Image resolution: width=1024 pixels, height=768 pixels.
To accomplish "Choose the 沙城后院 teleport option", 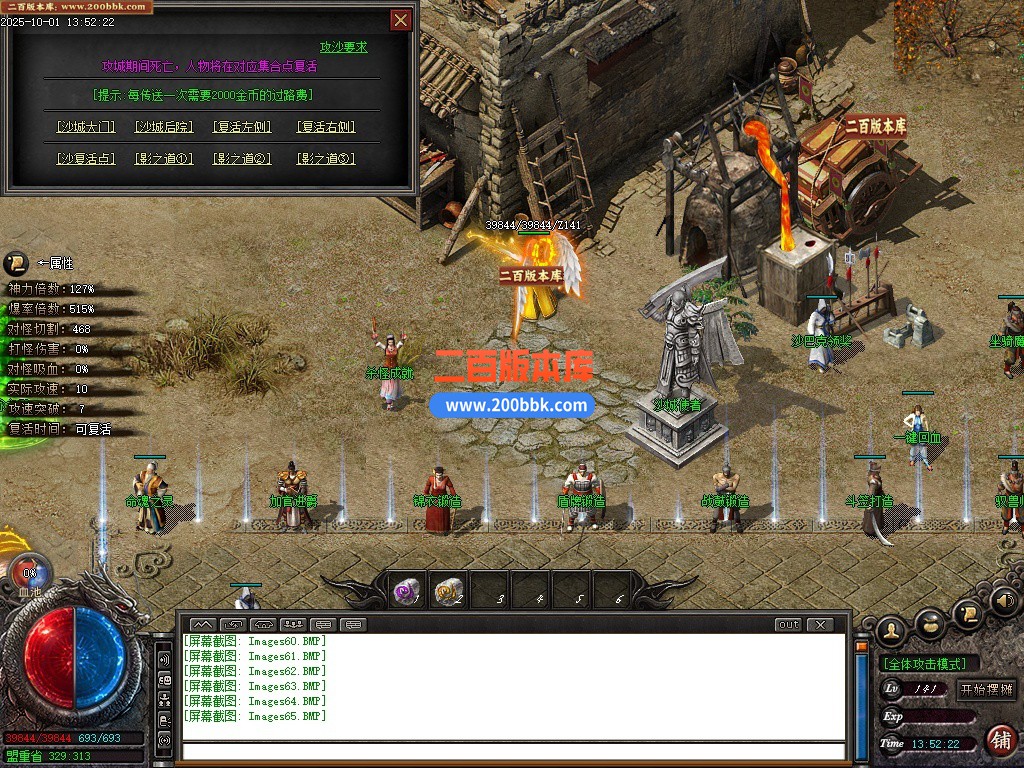I will pyautogui.click(x=163, y=127).
